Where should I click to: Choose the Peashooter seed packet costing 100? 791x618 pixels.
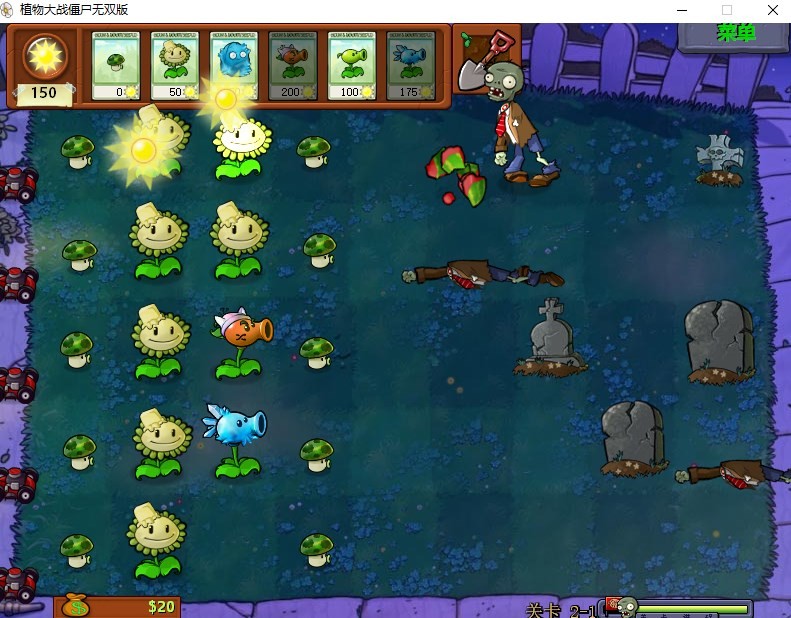click(351, 65)
